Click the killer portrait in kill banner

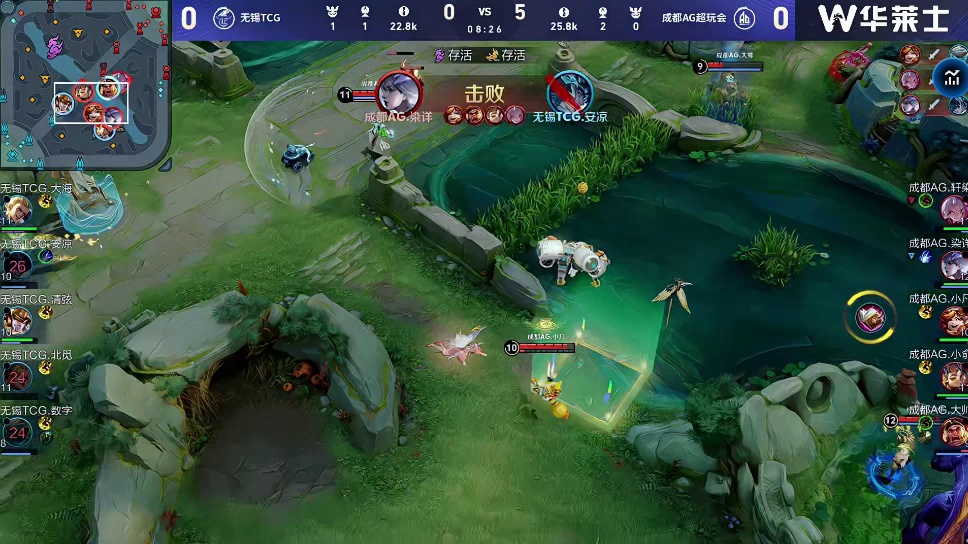point(398,92)
